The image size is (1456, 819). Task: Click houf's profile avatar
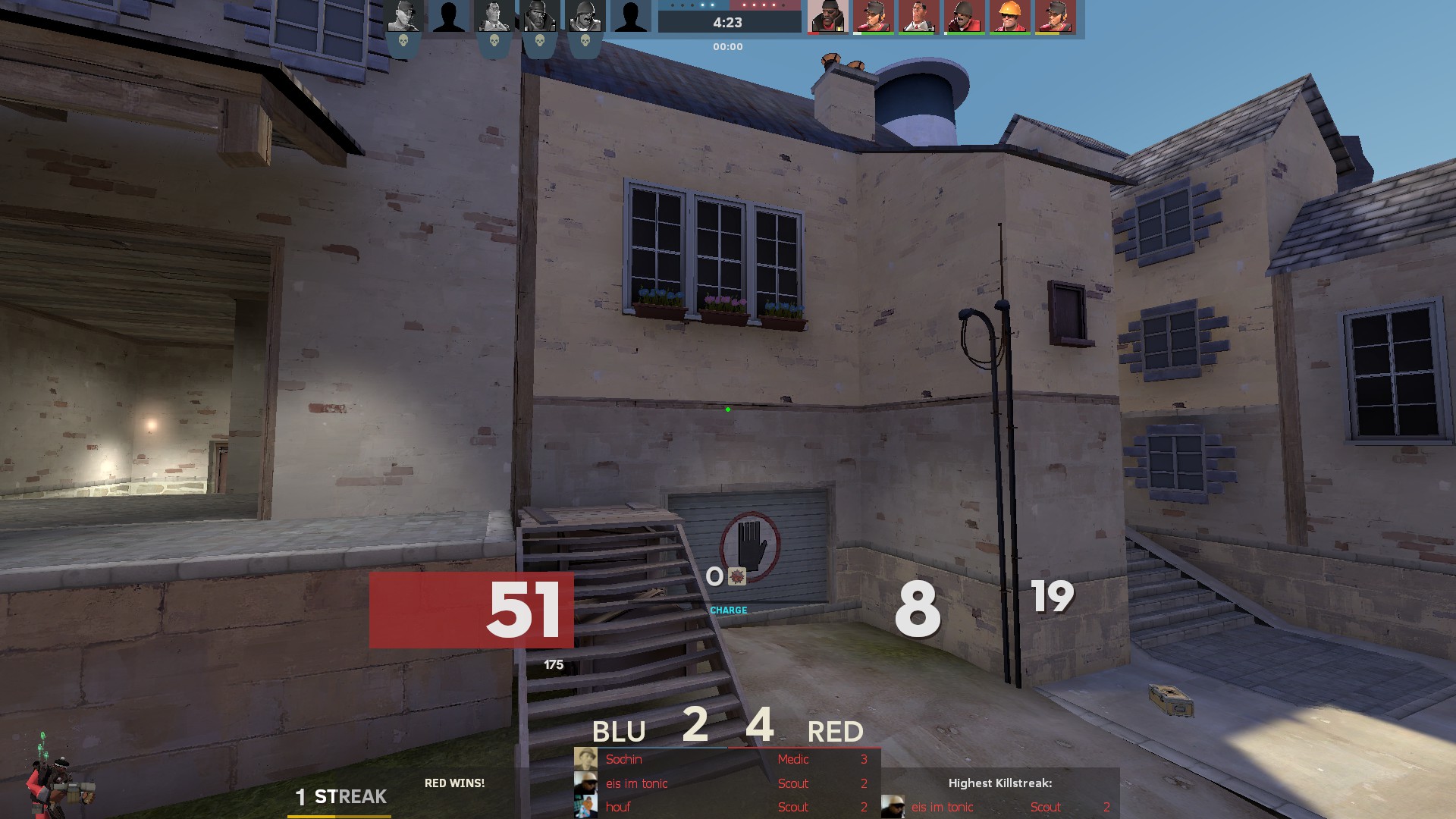point(585,807)
